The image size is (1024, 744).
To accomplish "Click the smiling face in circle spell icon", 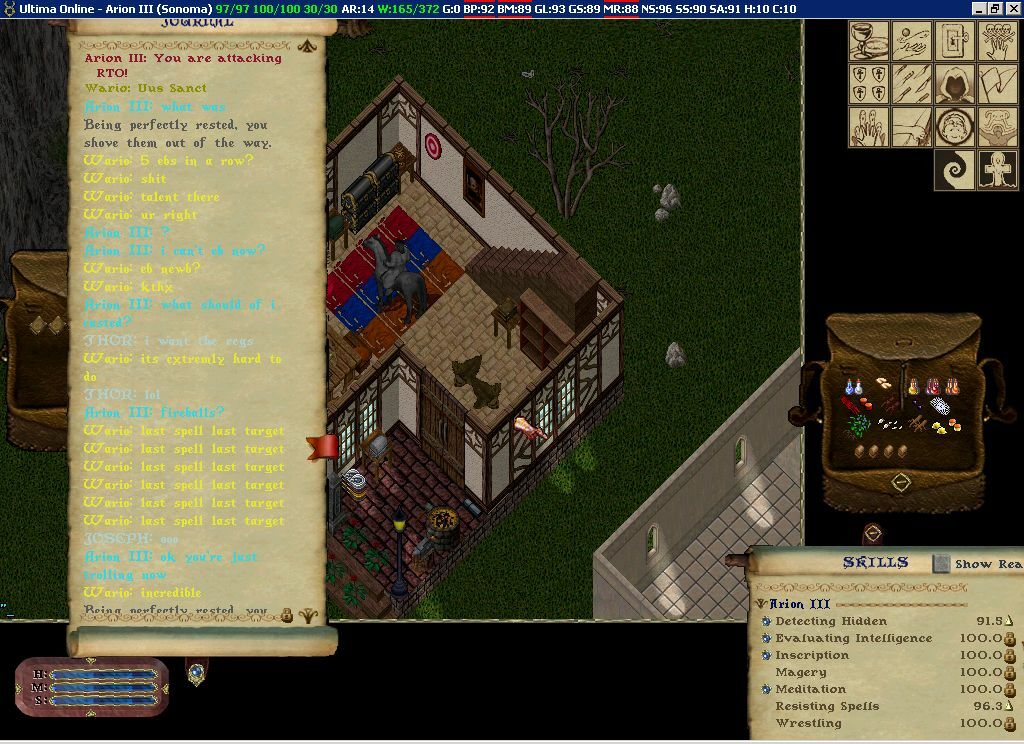I will pyautogui.click(x=954, y=127).
